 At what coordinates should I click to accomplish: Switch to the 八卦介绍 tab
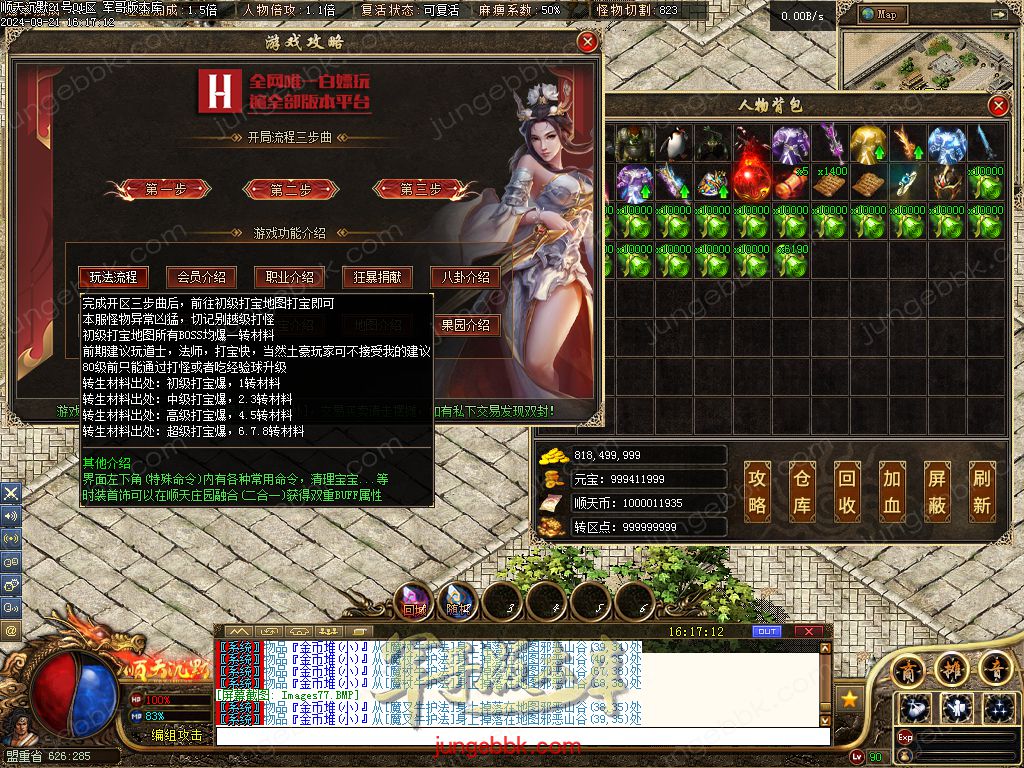[x=466, y=277]
